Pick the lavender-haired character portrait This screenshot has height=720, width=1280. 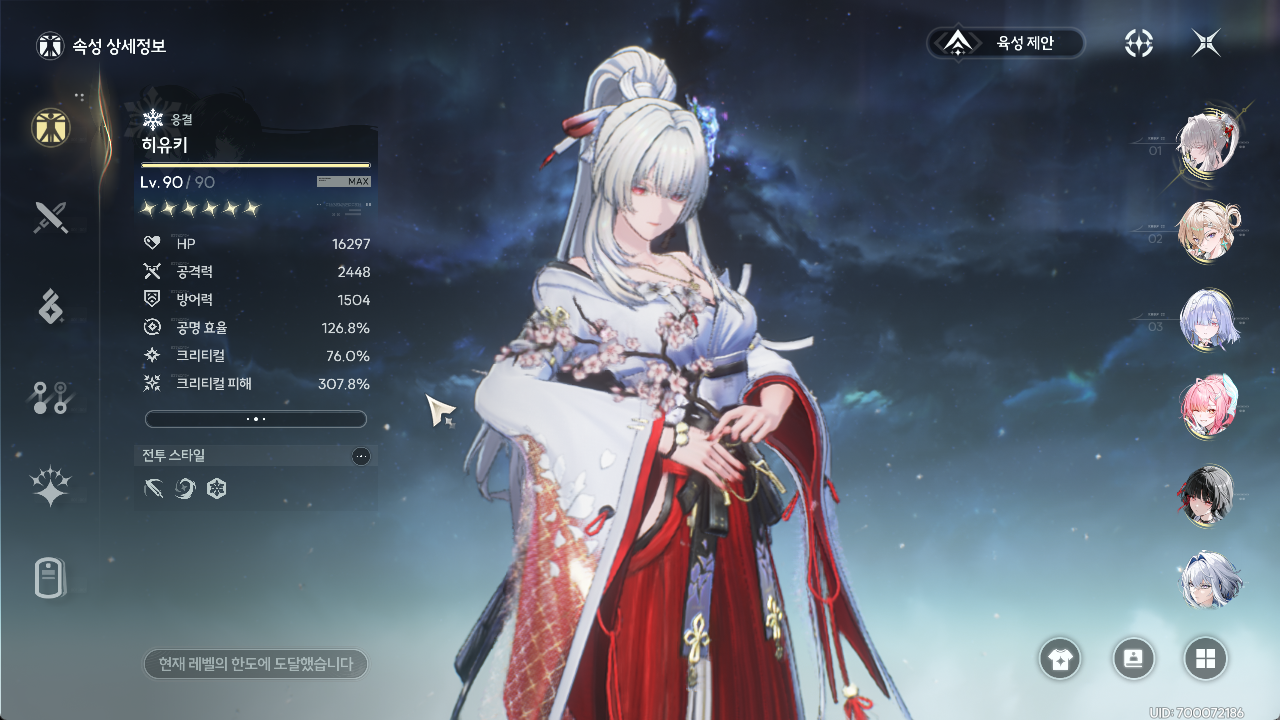click(1207, 320)
